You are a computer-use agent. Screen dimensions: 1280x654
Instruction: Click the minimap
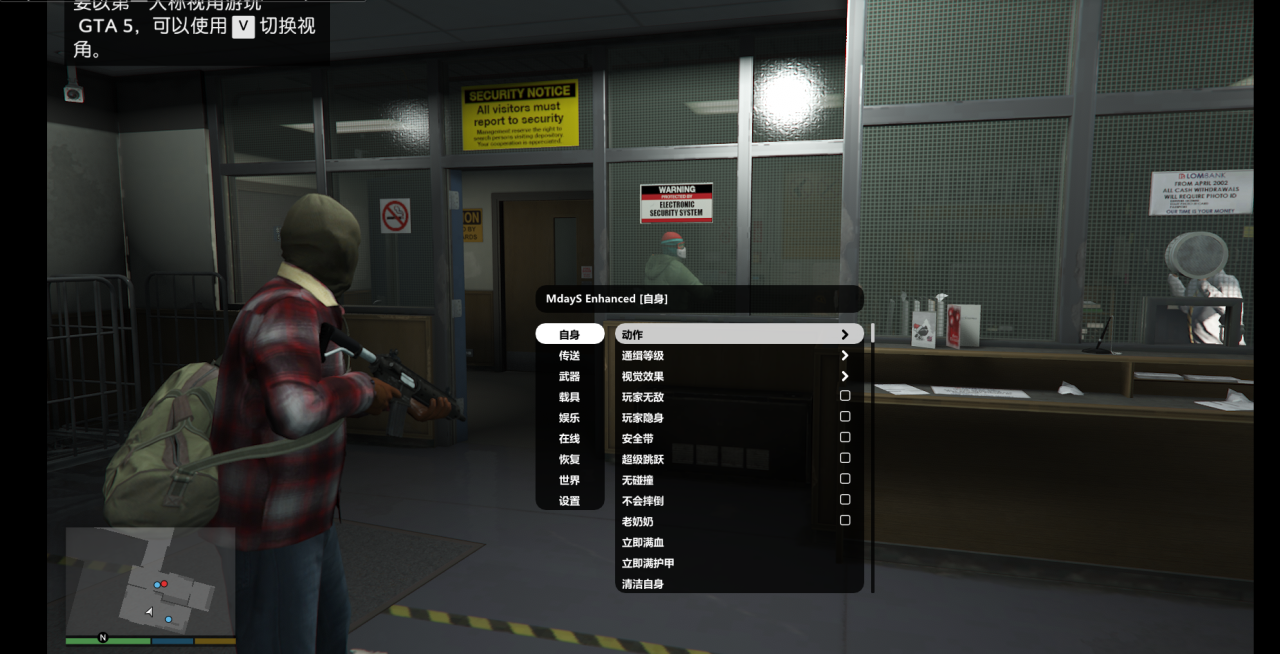pyautogui.click(x=150, y=585)
